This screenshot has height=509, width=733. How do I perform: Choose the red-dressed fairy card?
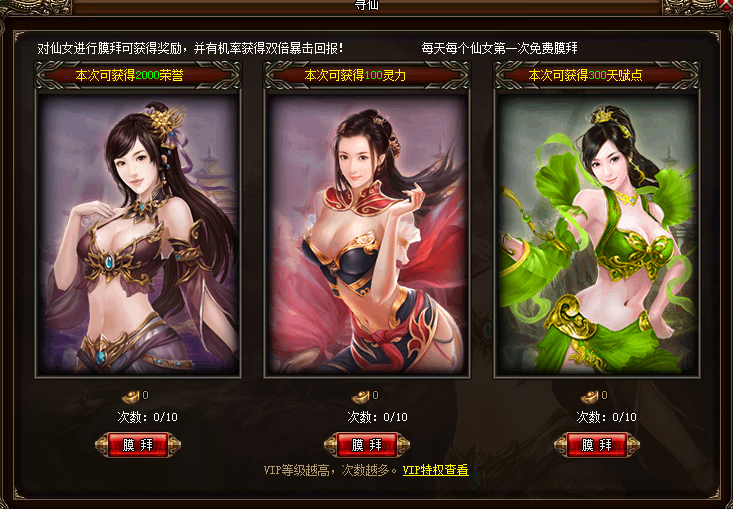367,234
